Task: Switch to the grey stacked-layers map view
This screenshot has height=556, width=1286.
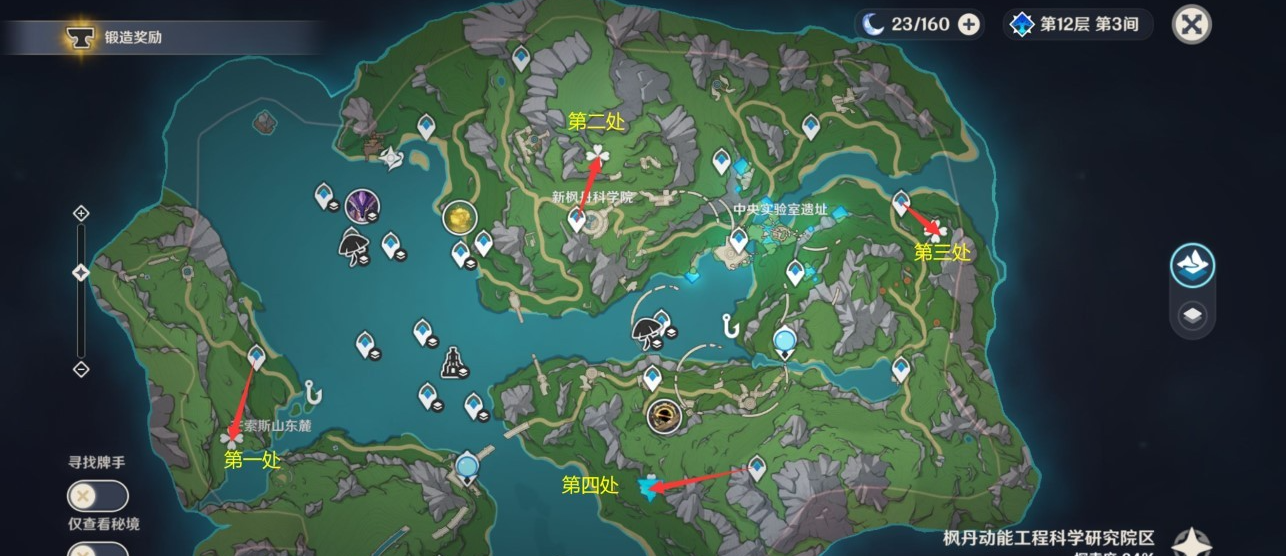Action: tap(1192, 316)
